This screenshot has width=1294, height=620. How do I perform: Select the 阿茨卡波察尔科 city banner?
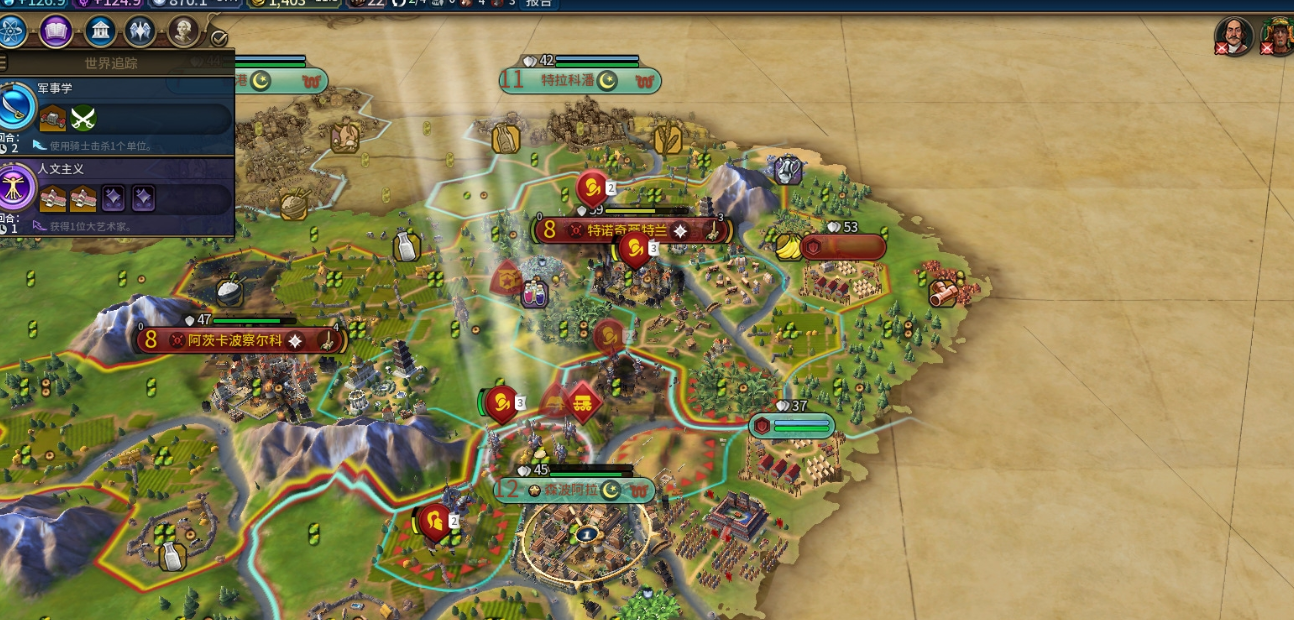(x=241, y=341)
